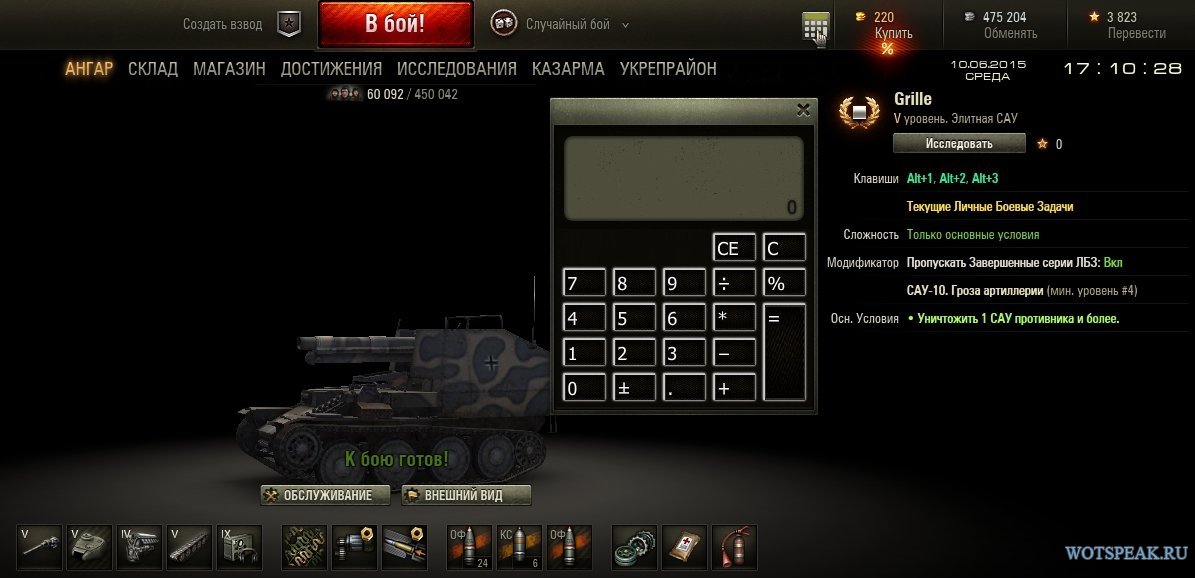Viewport: 1195px width, 578px height.
Task: Create a platoon via Создать взвод
Action: point(240,24)
